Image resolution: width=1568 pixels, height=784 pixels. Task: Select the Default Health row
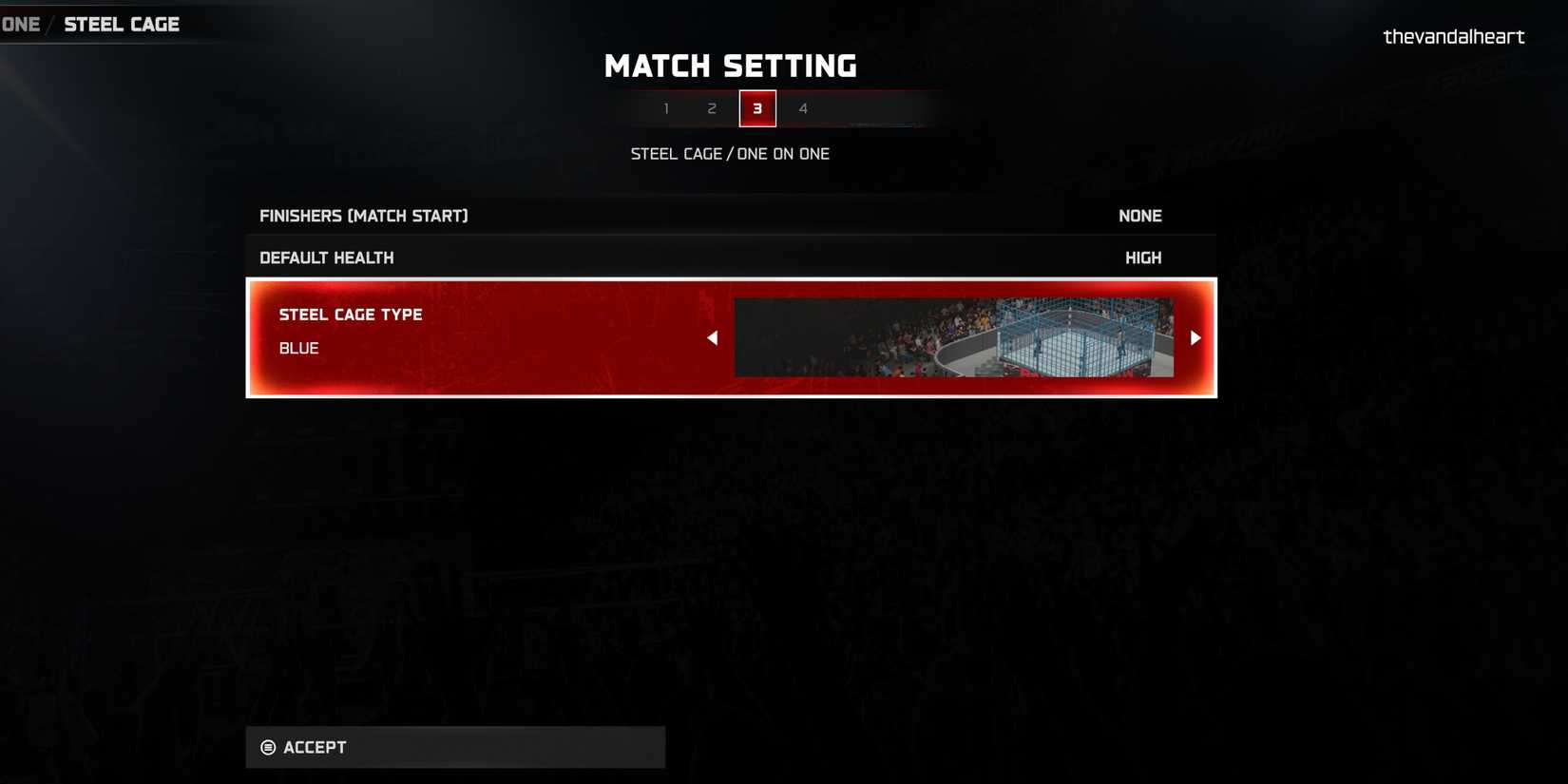point(327,257)
